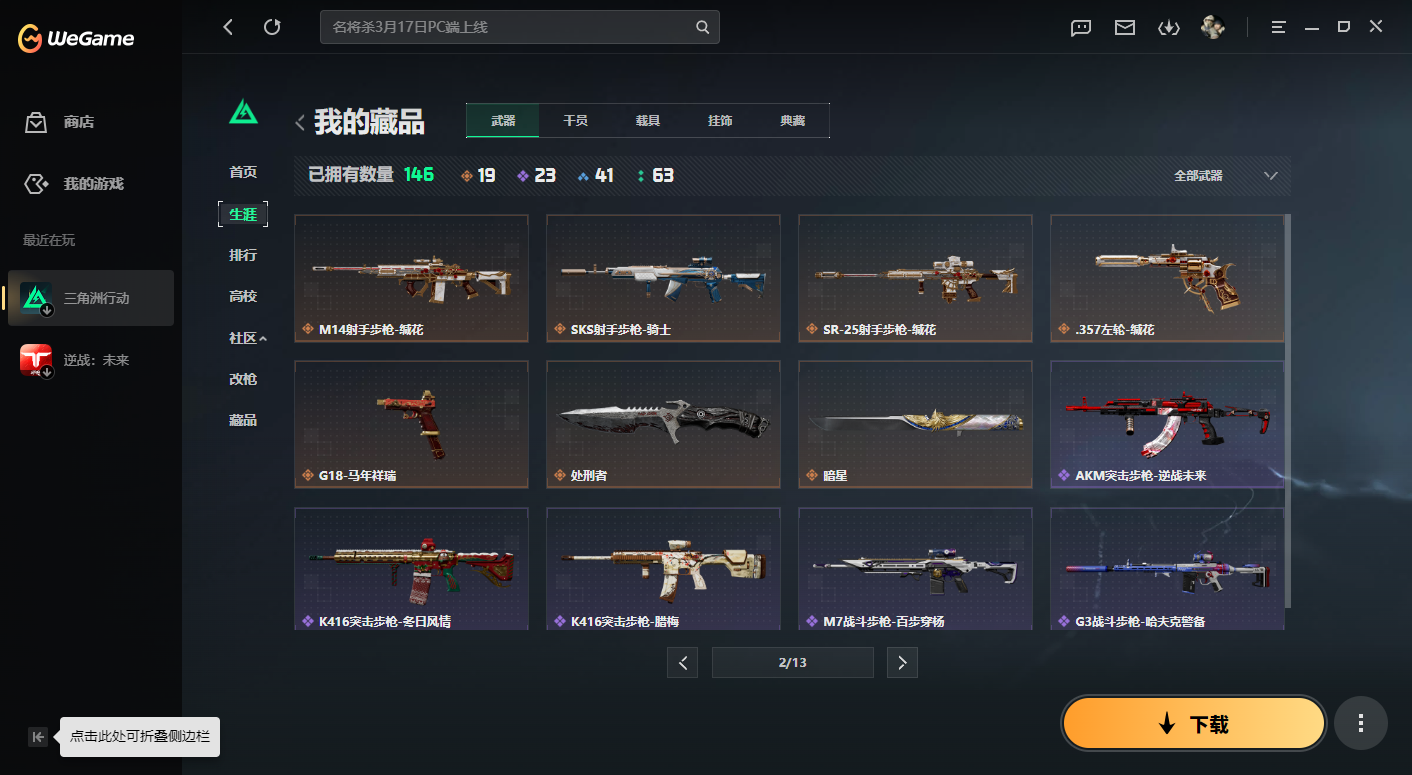The width and height of the screenshot is (1412, 775).
Task: Open the downloads manager icon
Action: point(1168,27)
